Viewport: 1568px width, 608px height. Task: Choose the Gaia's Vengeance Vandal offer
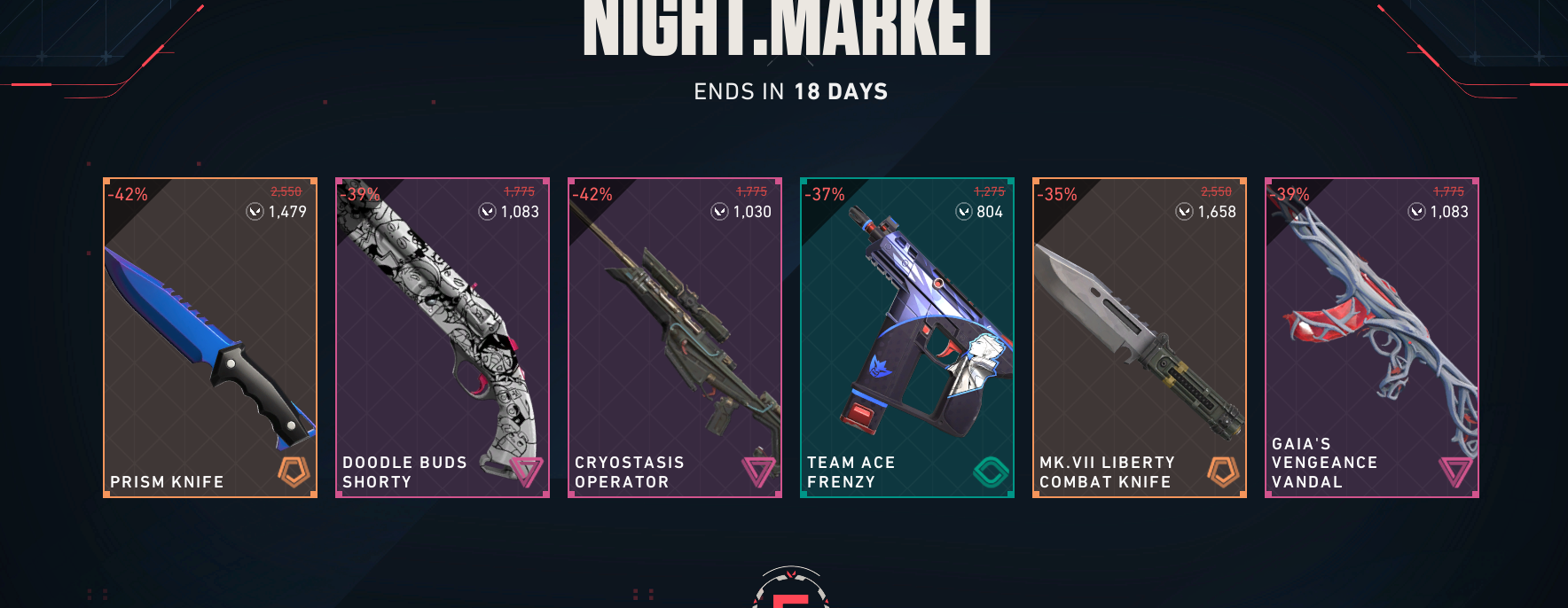click(x=1372, y=338)
